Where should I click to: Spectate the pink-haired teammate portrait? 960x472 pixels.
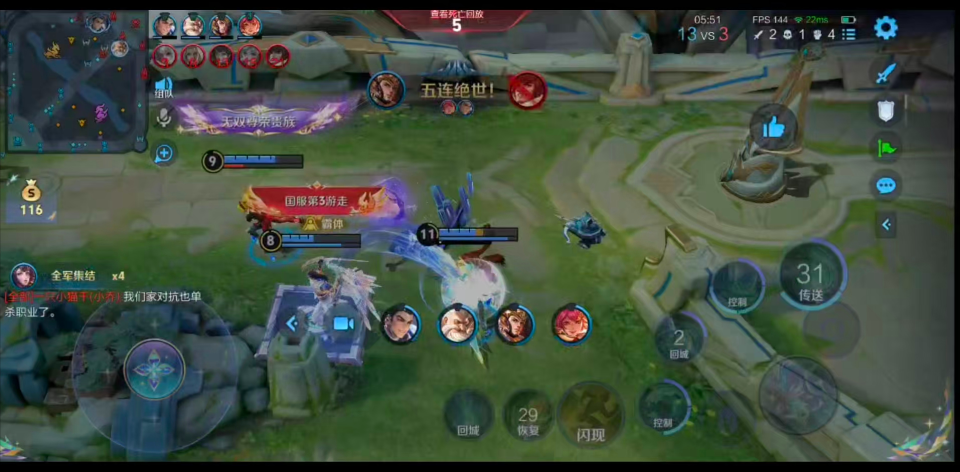tap(571, 324)
